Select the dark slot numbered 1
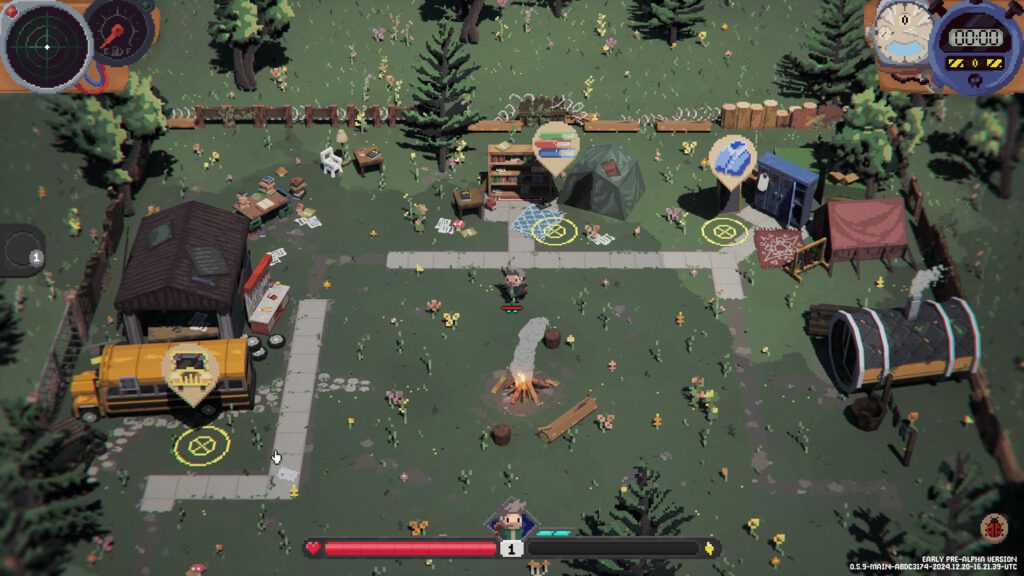The image size is (1024, 576). point(22,250)
